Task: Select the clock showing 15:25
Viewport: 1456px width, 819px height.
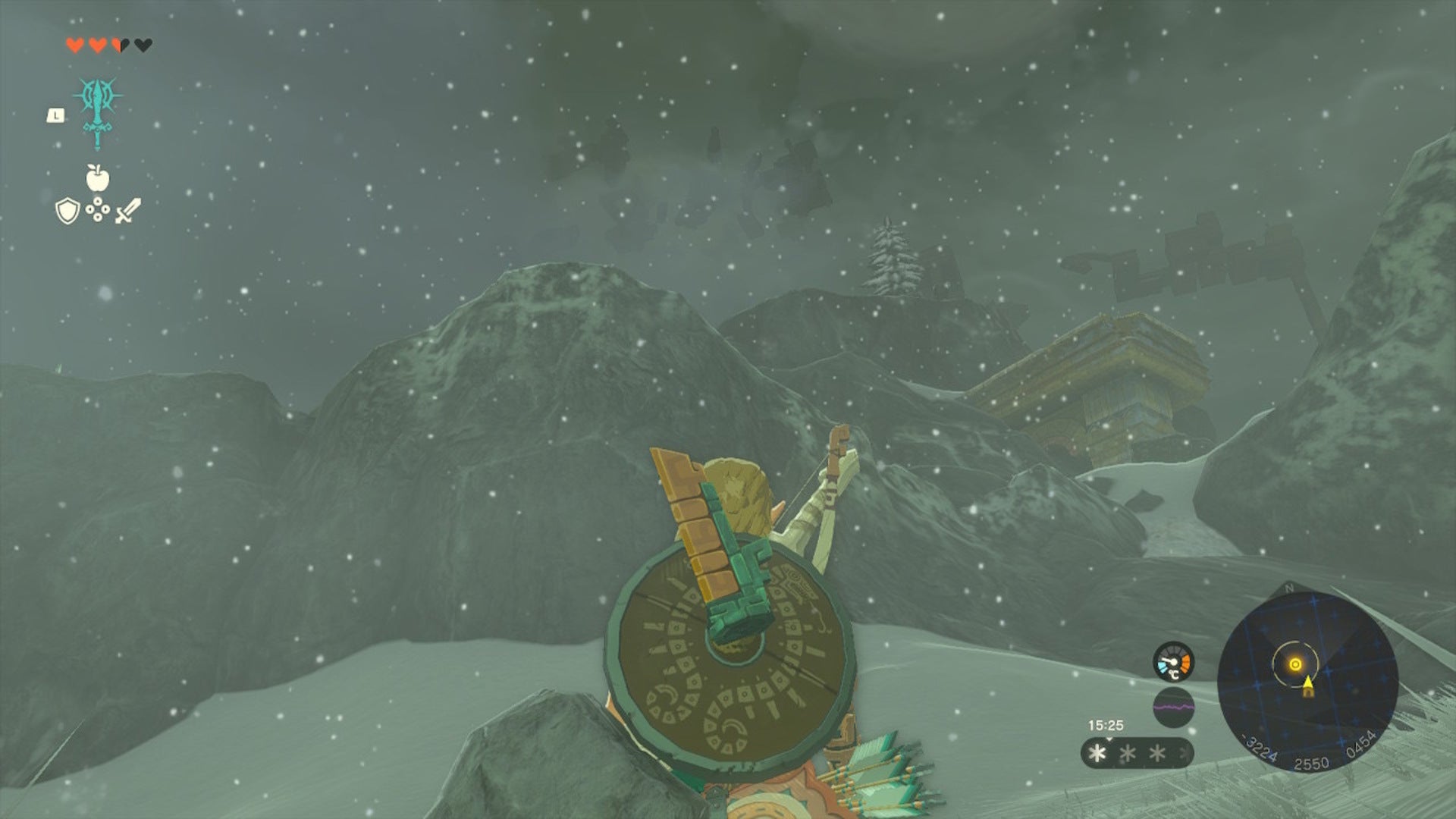Action: [1107, 726]
